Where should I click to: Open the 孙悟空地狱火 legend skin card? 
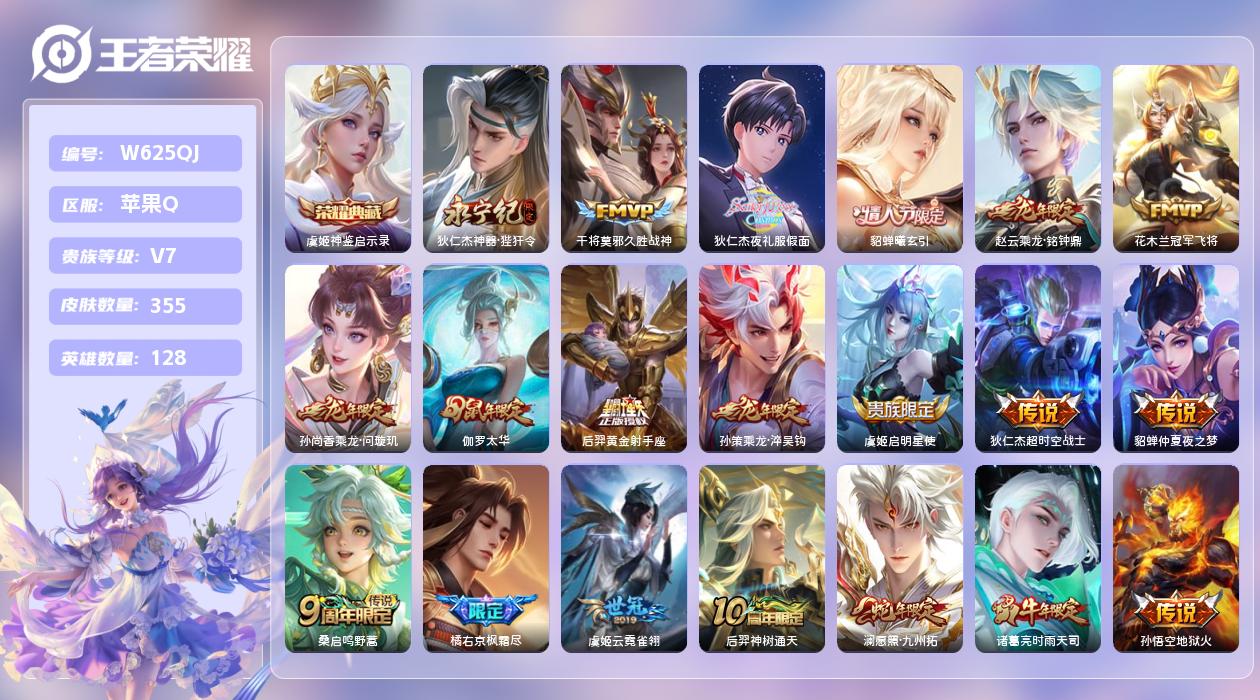click(x=1176, y=558)
